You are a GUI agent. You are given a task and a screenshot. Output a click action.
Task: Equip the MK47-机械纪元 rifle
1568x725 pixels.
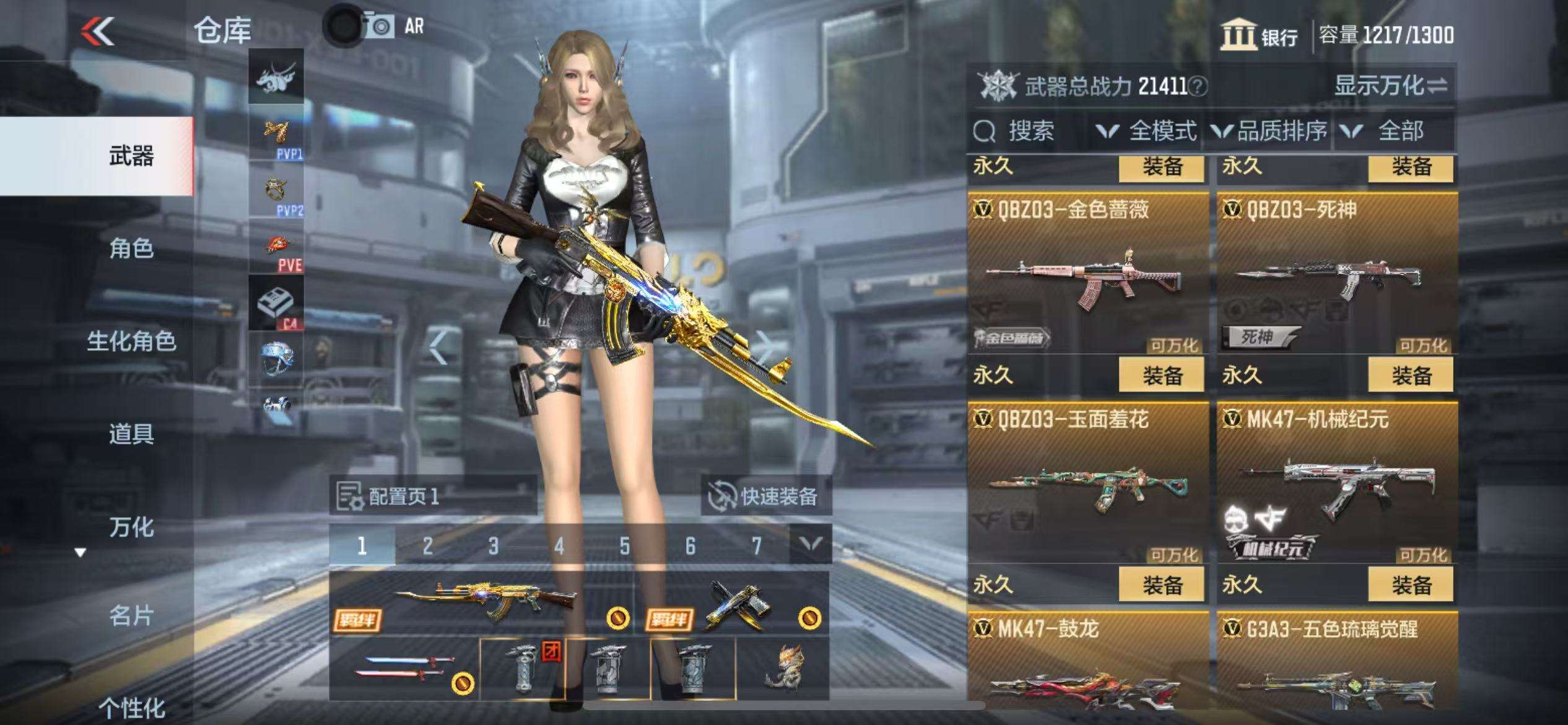click(1411, 585)
